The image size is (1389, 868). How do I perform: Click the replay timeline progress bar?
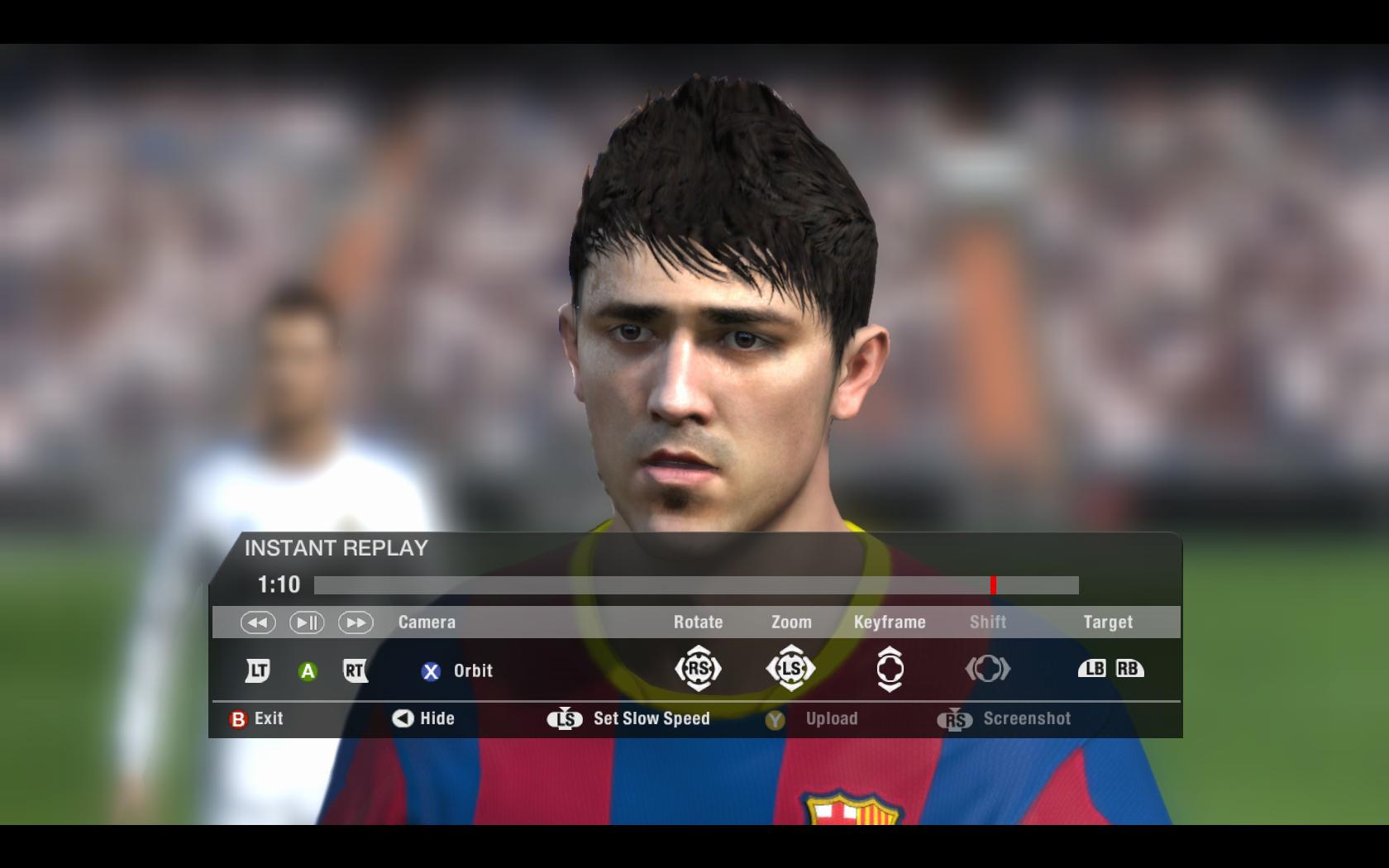click(695, 585)
